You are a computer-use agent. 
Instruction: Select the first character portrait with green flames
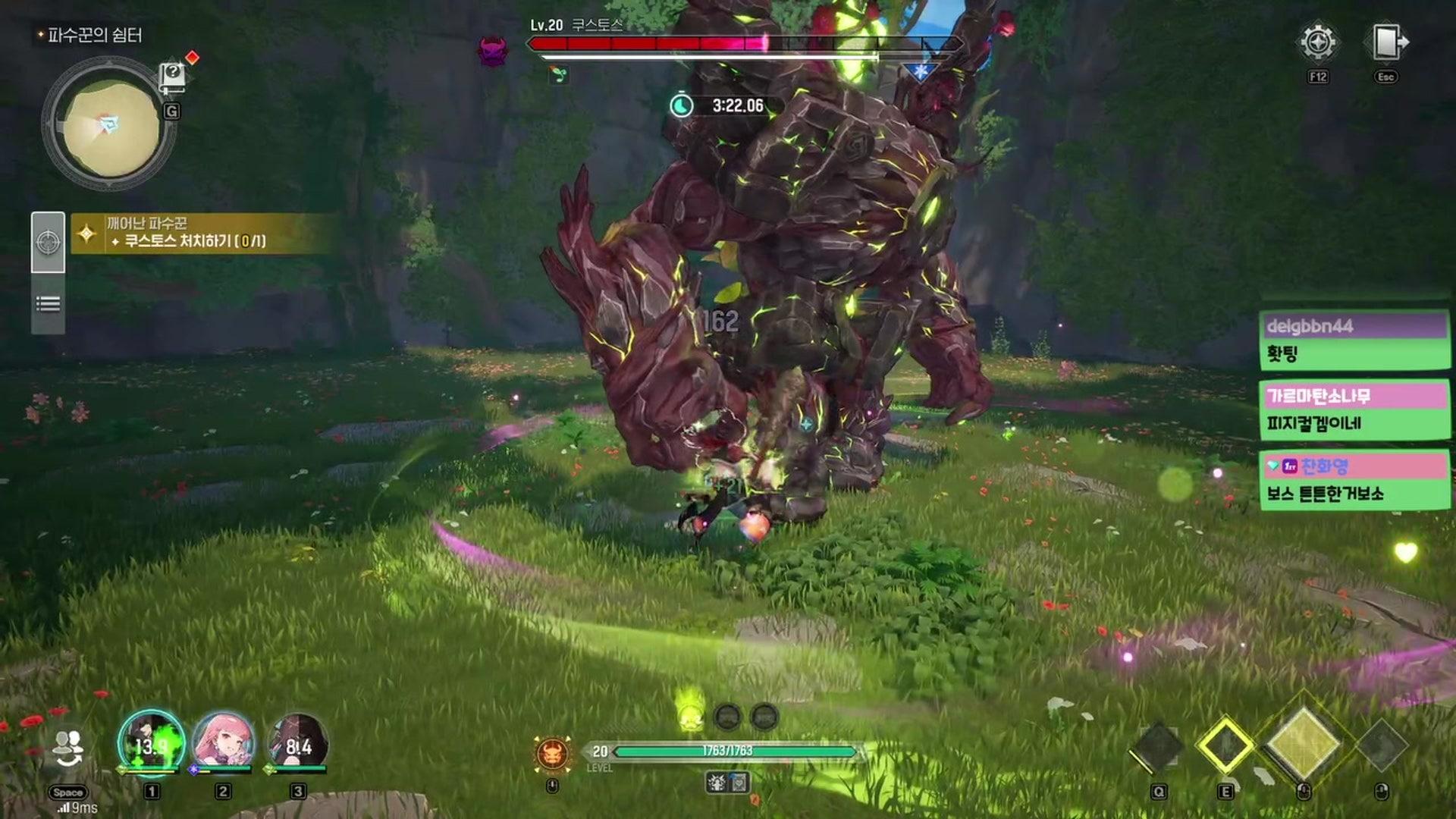(151, 744)
